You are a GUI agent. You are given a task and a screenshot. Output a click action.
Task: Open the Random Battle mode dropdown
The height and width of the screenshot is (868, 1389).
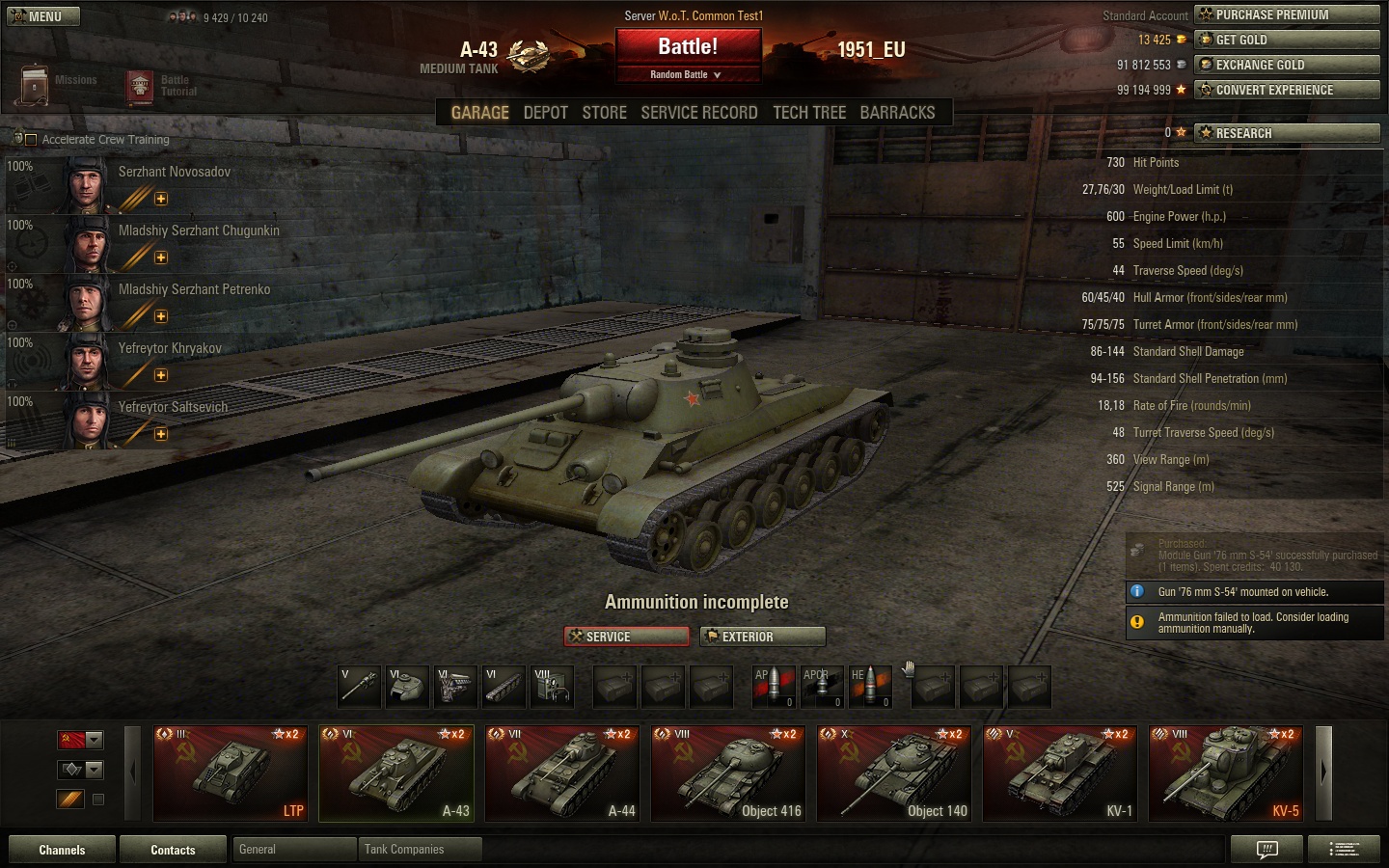pos(688,74)
